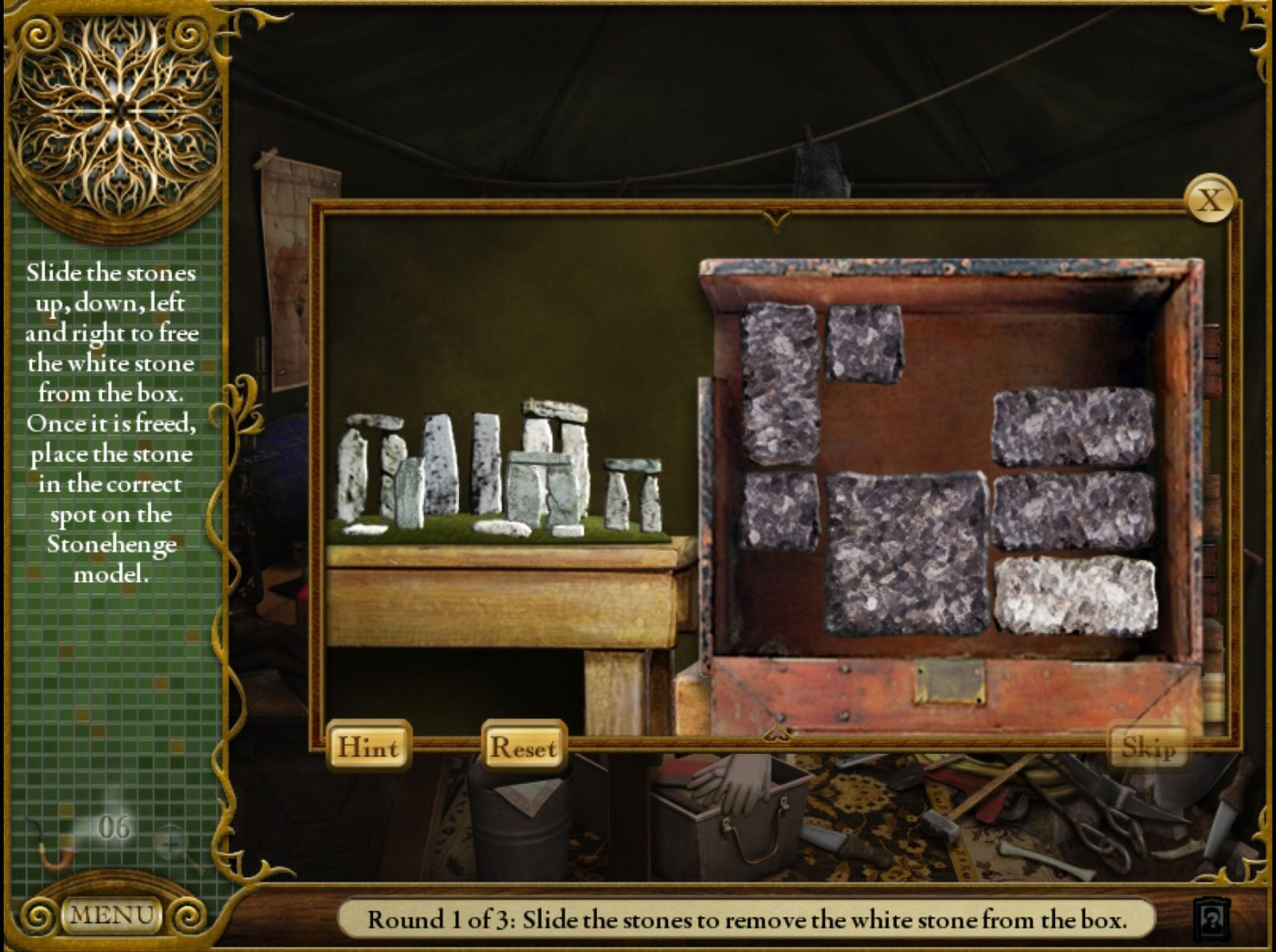This screenshot has height=952, width=1276.
Task: Click the question mark portrait icon
Action: click(x=1213, y=919)
